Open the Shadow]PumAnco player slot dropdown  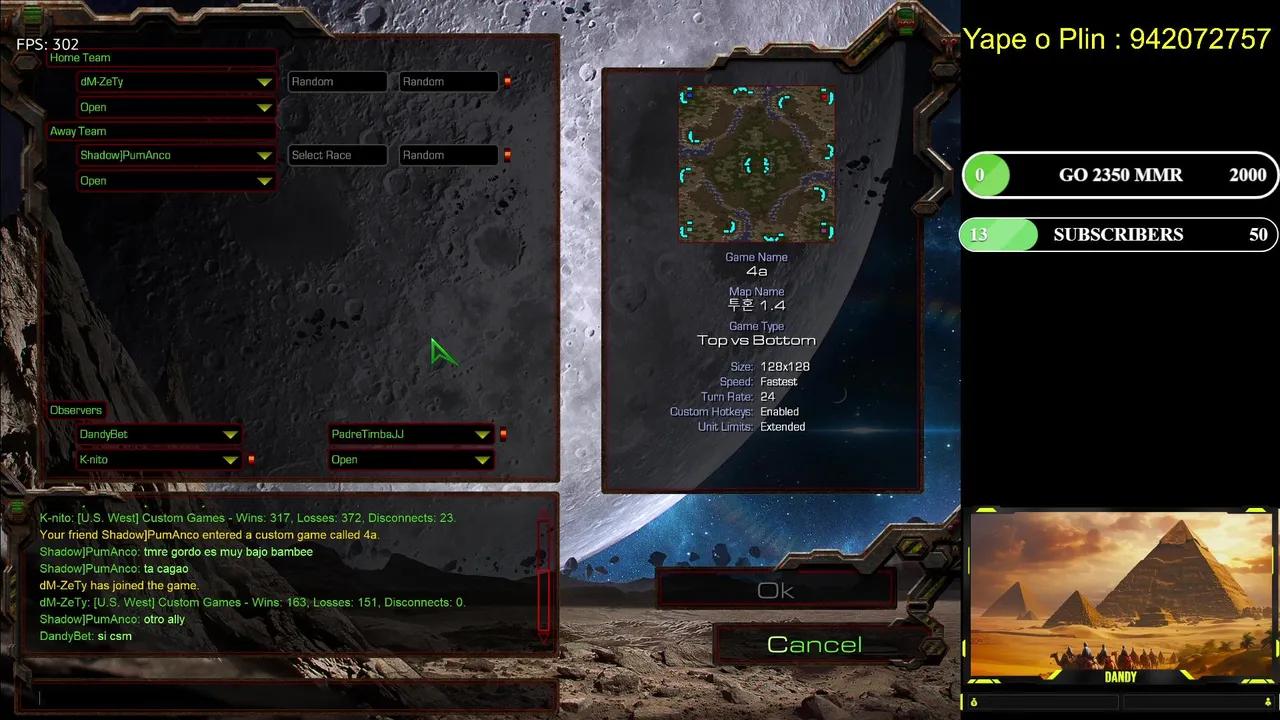pyautogui.click(x=264, y=156)
